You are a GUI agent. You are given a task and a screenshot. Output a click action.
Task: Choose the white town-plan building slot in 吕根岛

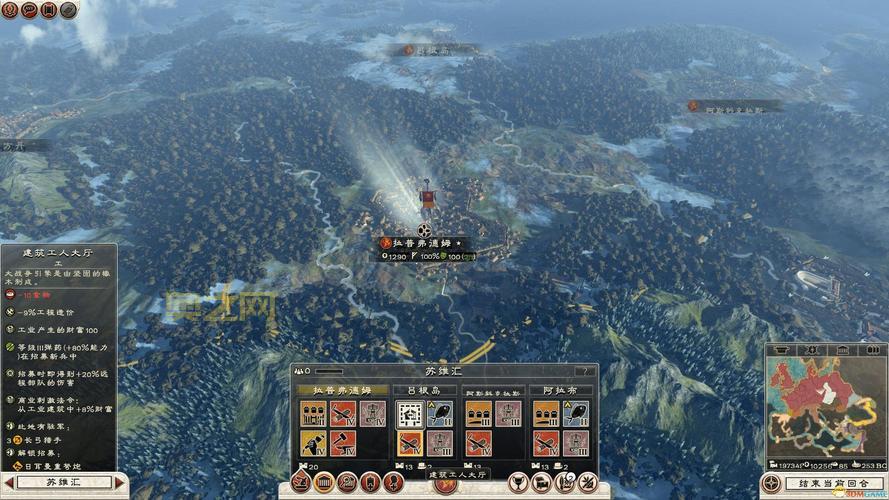pyautogui.click(x=409, y=413)
